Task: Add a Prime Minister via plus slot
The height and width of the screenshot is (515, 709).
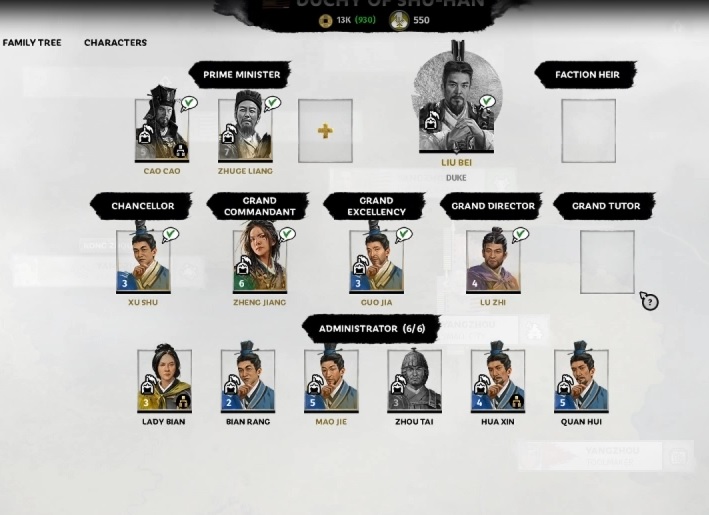Action: [325, 131]
